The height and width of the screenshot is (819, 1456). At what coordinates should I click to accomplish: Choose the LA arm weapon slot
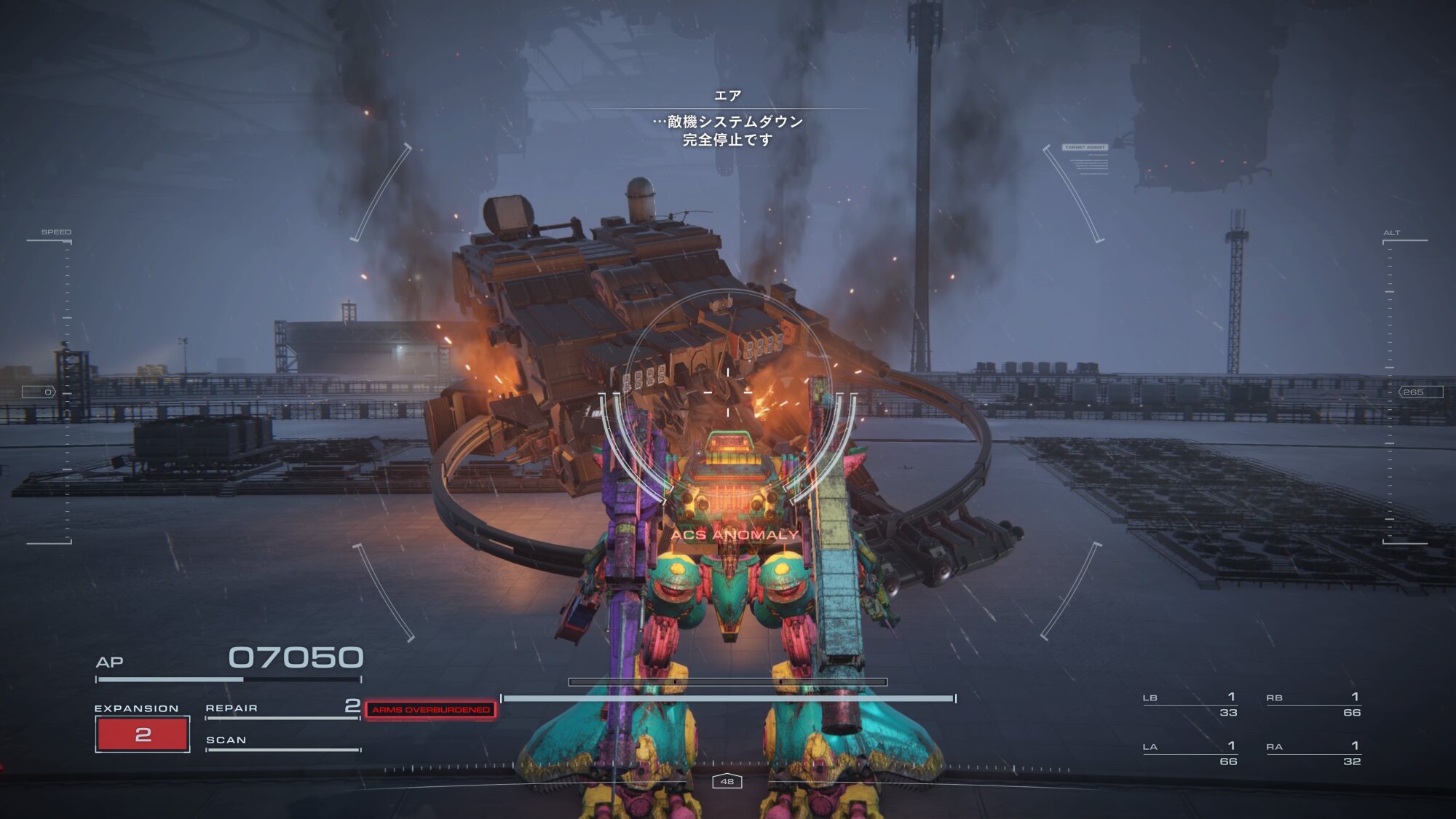(1190, 753)
